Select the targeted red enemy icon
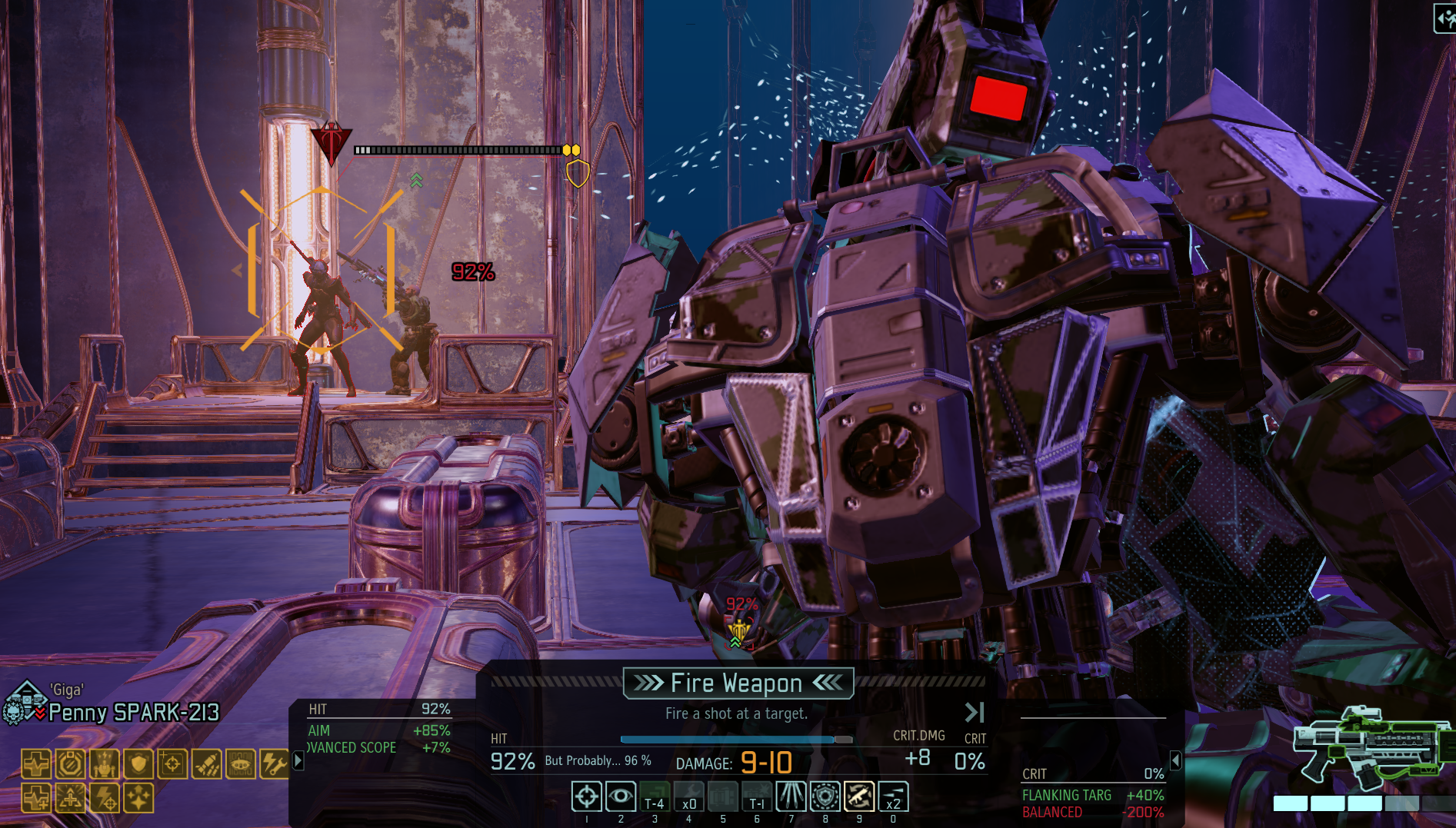 pos(331,142)
